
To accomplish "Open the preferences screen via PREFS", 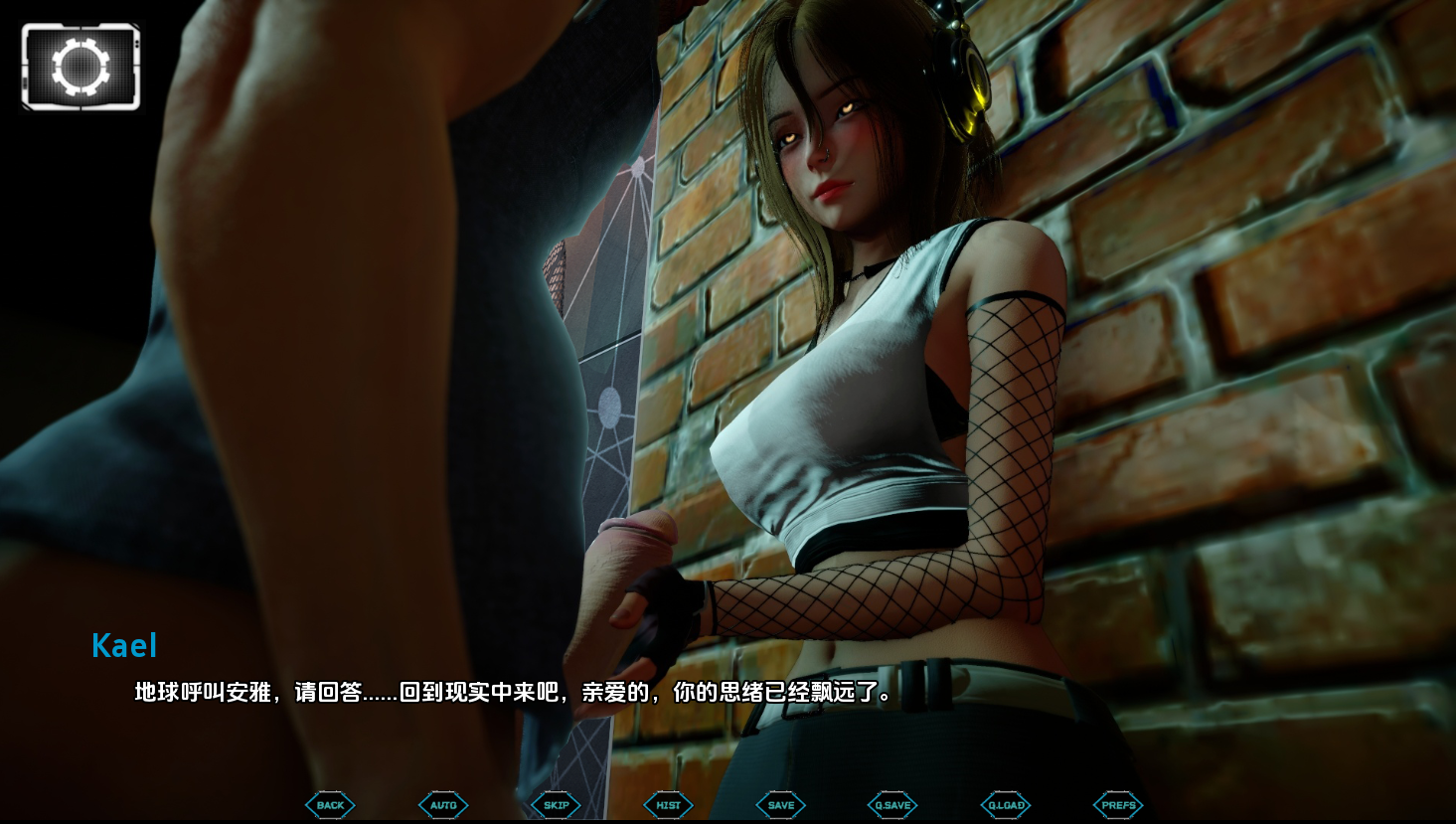I will coord(1117,805).
